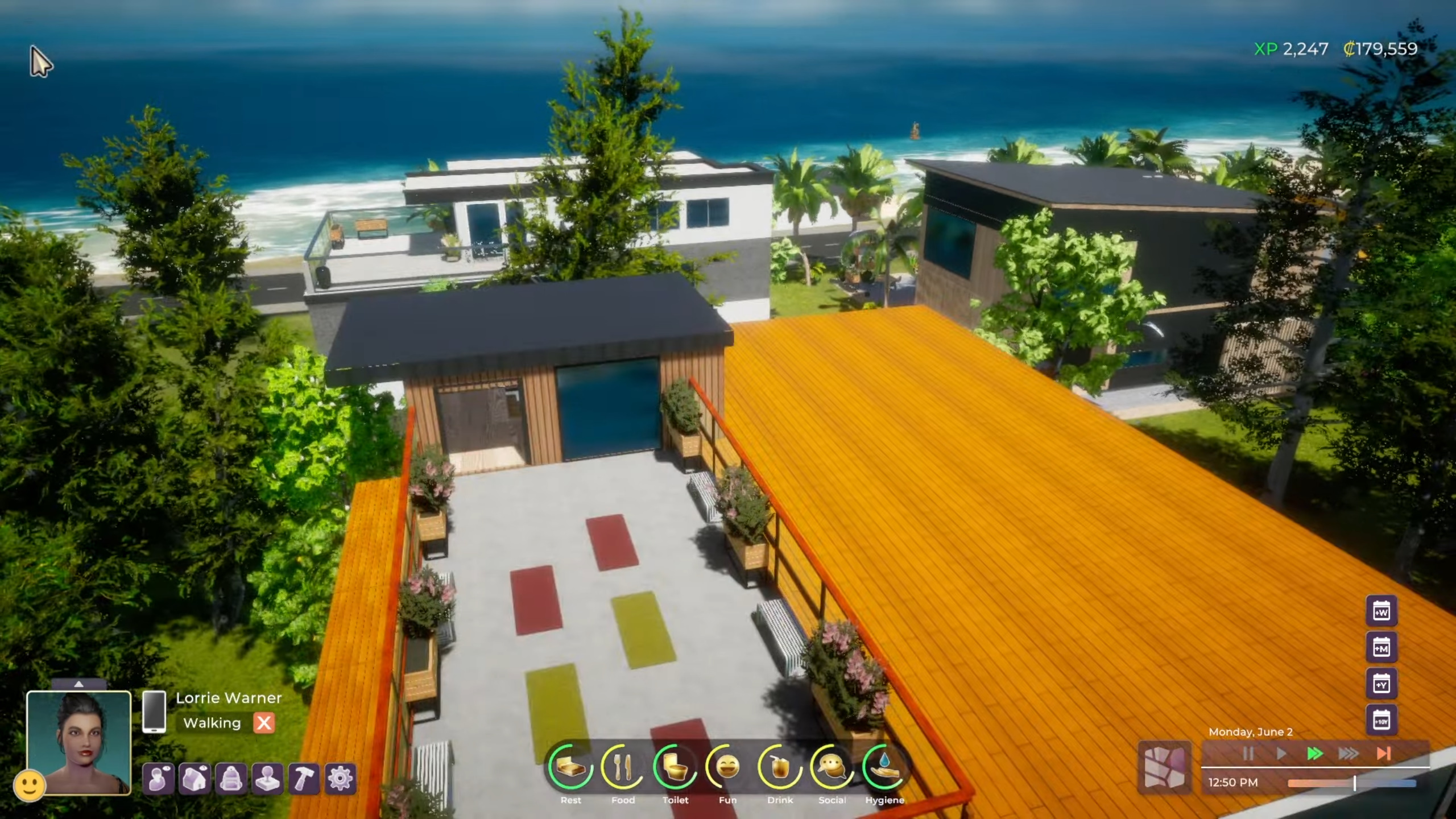The image size is (1456, 819).
Task: Open the settings gear menu
Action: tap(340, 779)
